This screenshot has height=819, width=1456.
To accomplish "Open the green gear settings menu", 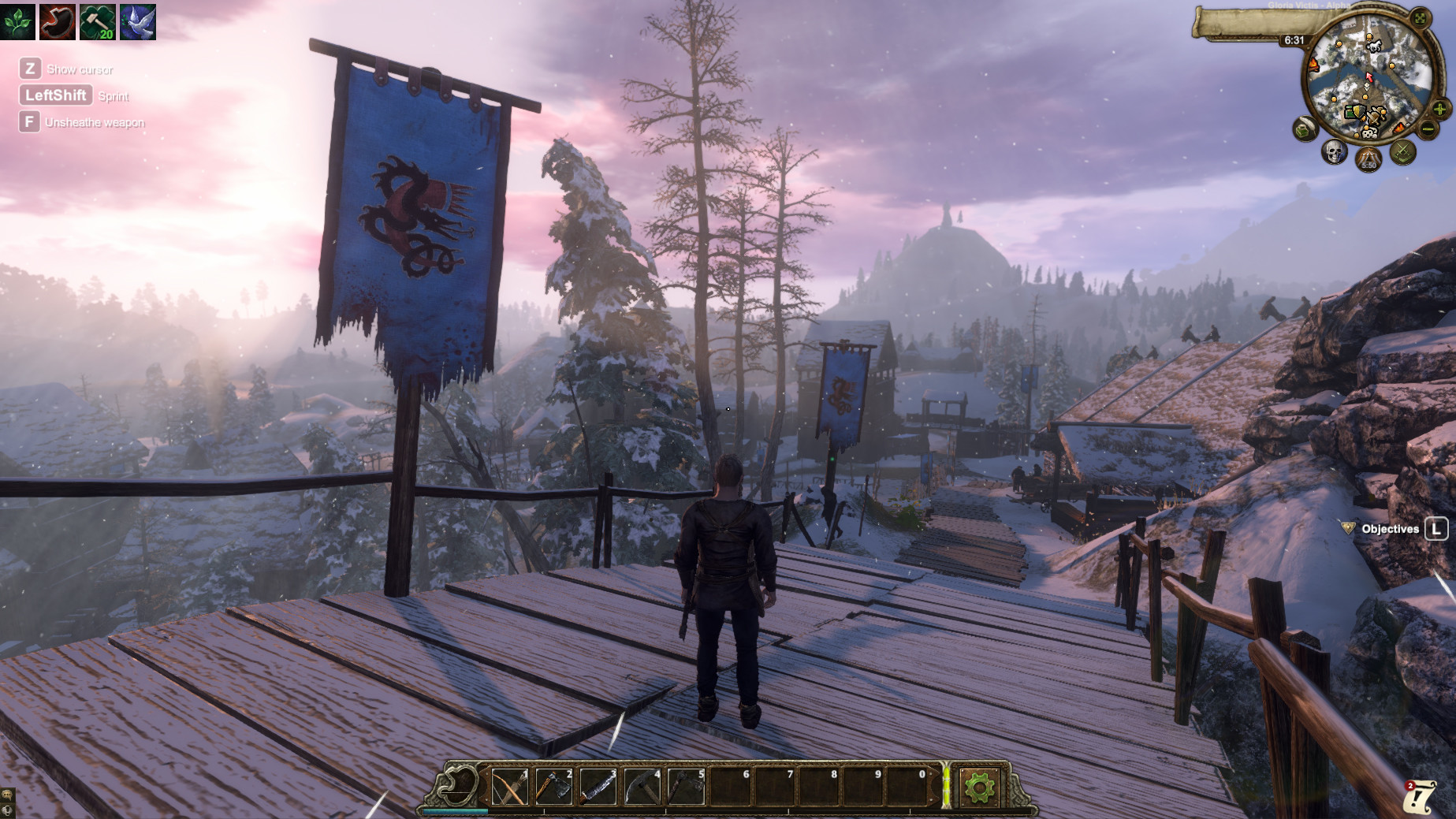I will coord(979,787).
